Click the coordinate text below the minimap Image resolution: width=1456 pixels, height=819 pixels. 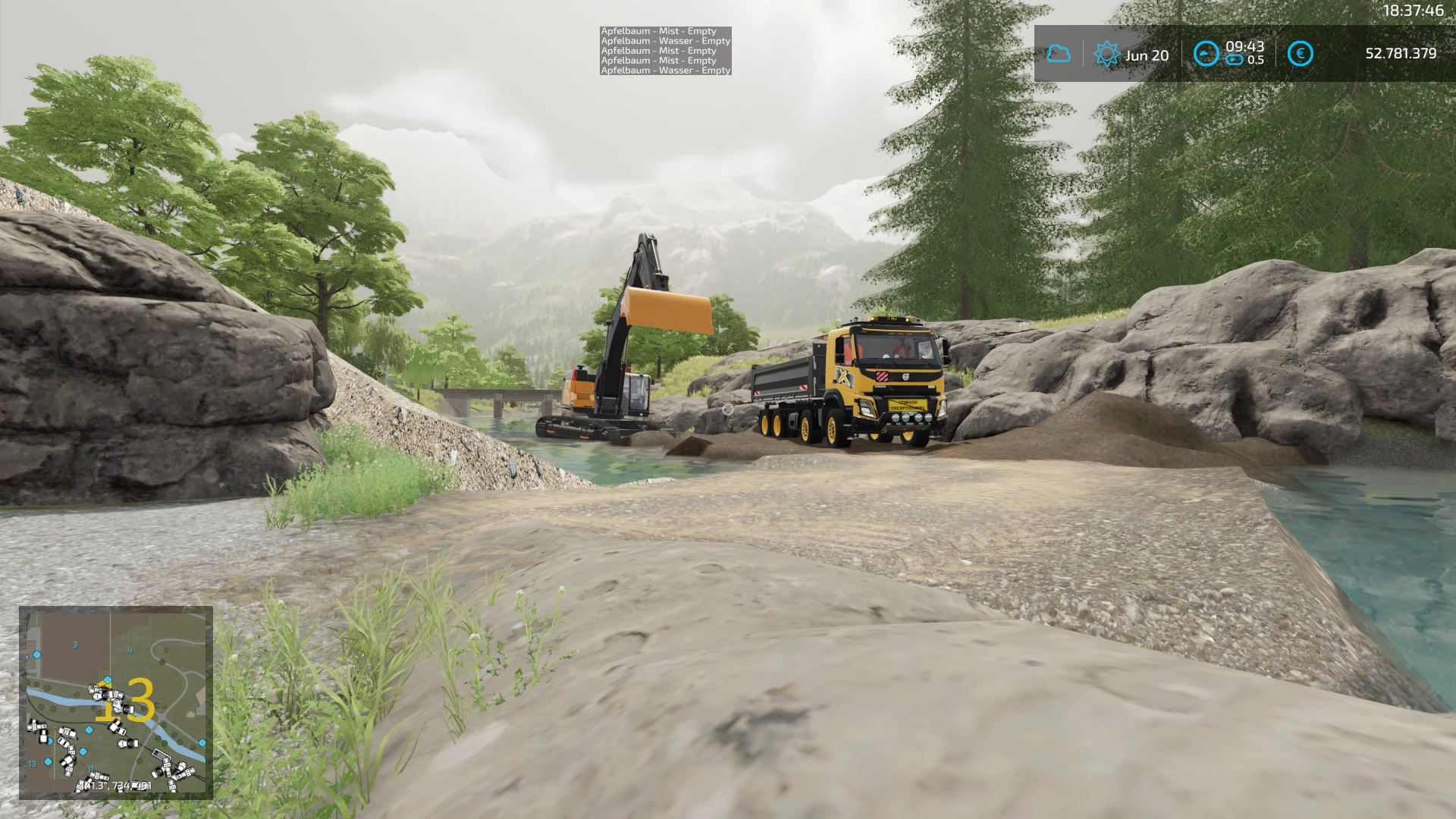click(114, 785)
